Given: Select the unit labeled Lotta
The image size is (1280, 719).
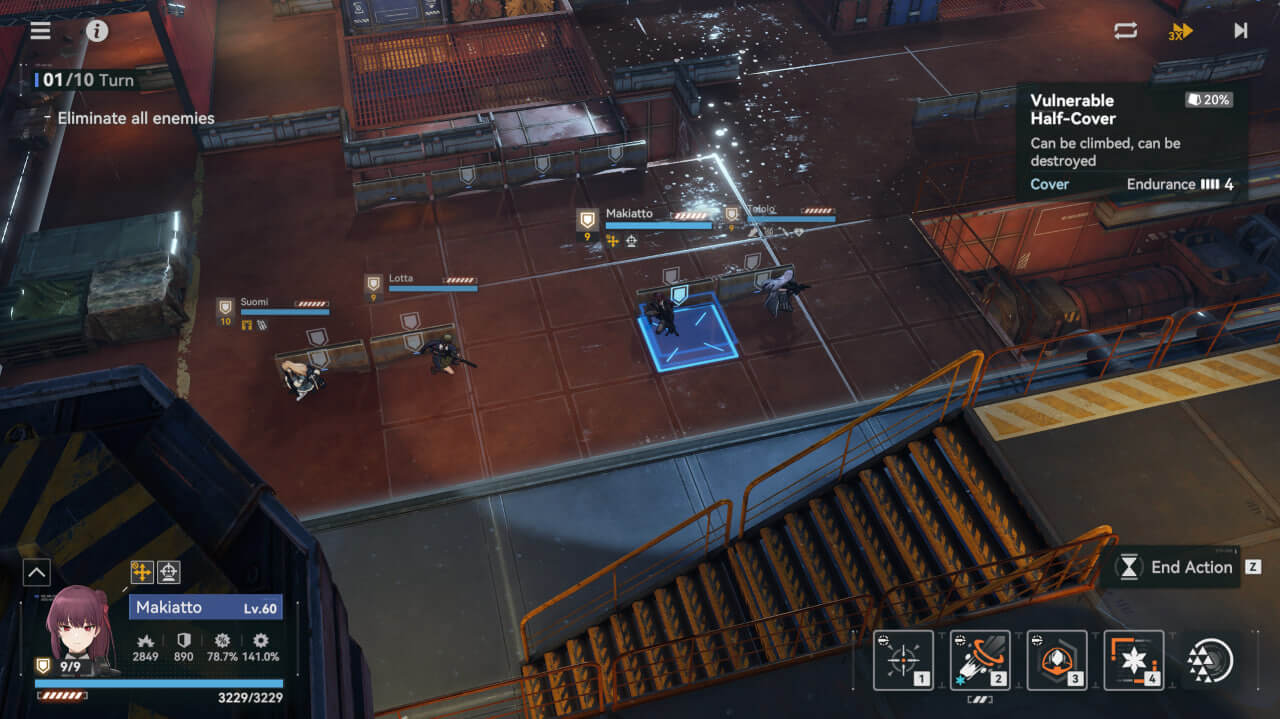Looking at the screenshot, I should point(443,352).
